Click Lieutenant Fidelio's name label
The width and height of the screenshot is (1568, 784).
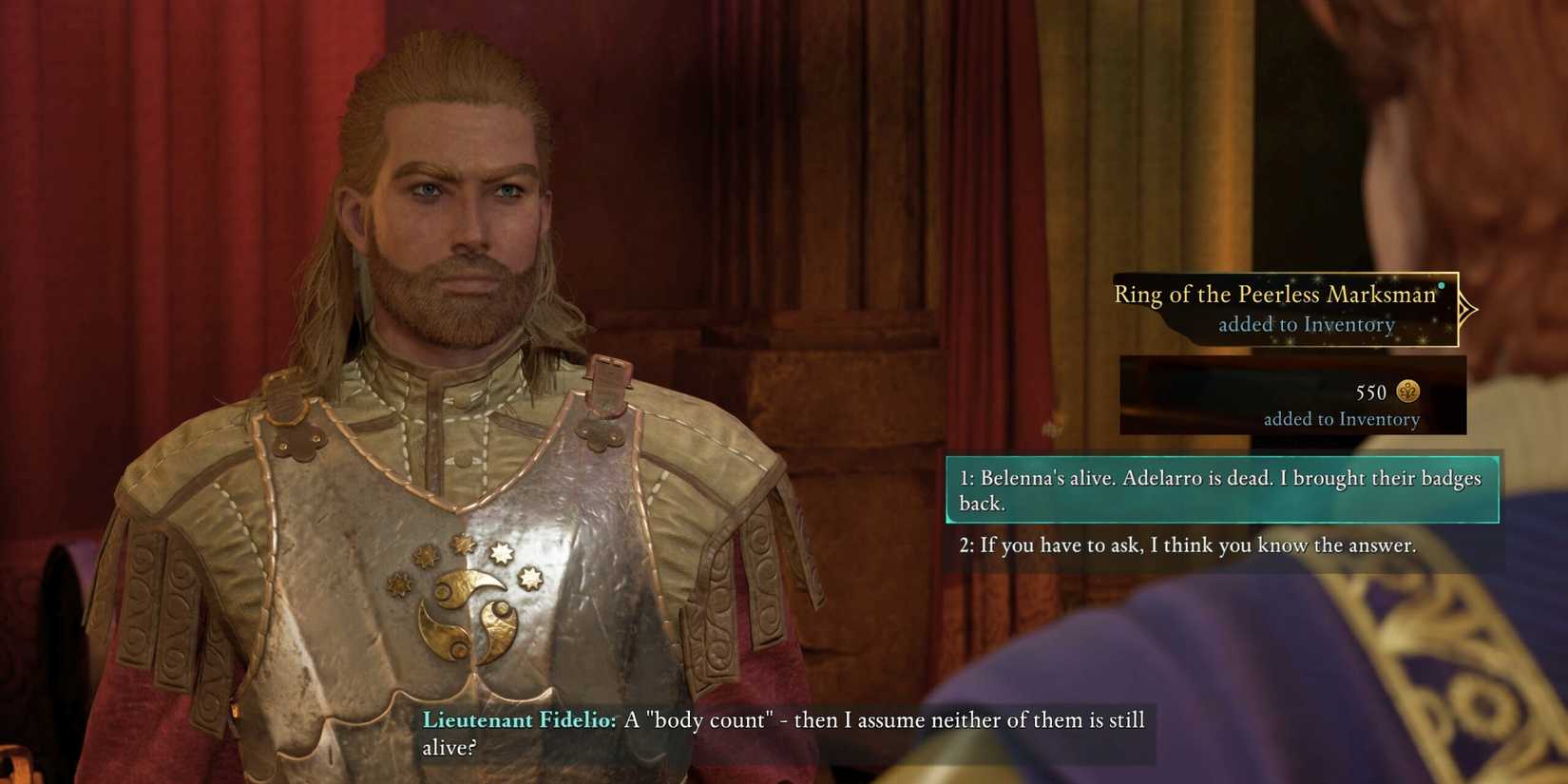pyautogui.click(x=518, y=720)
